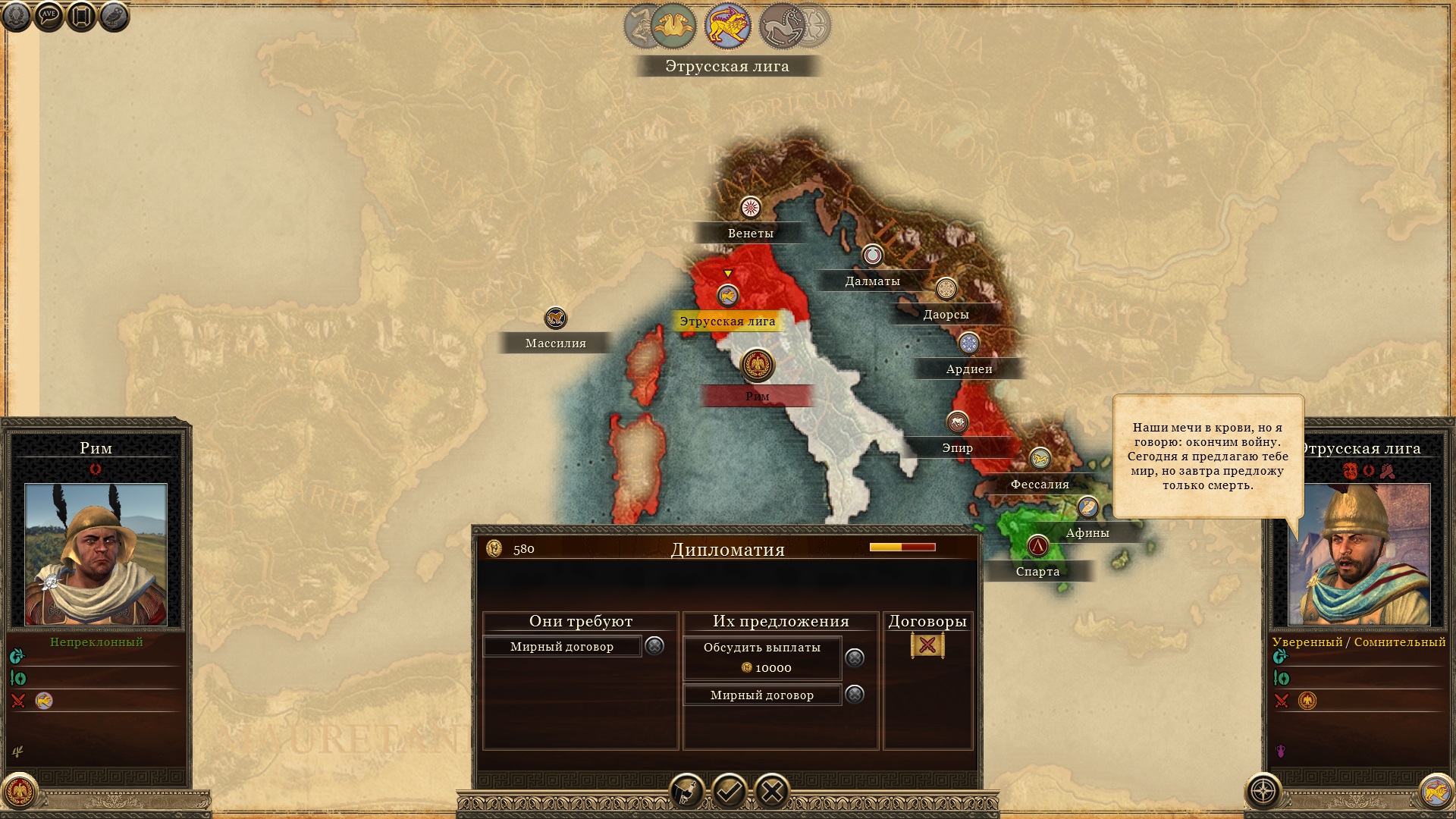Choose the Далматы faction label
The height and width of the screenshot is (819, 1456).
872,281
